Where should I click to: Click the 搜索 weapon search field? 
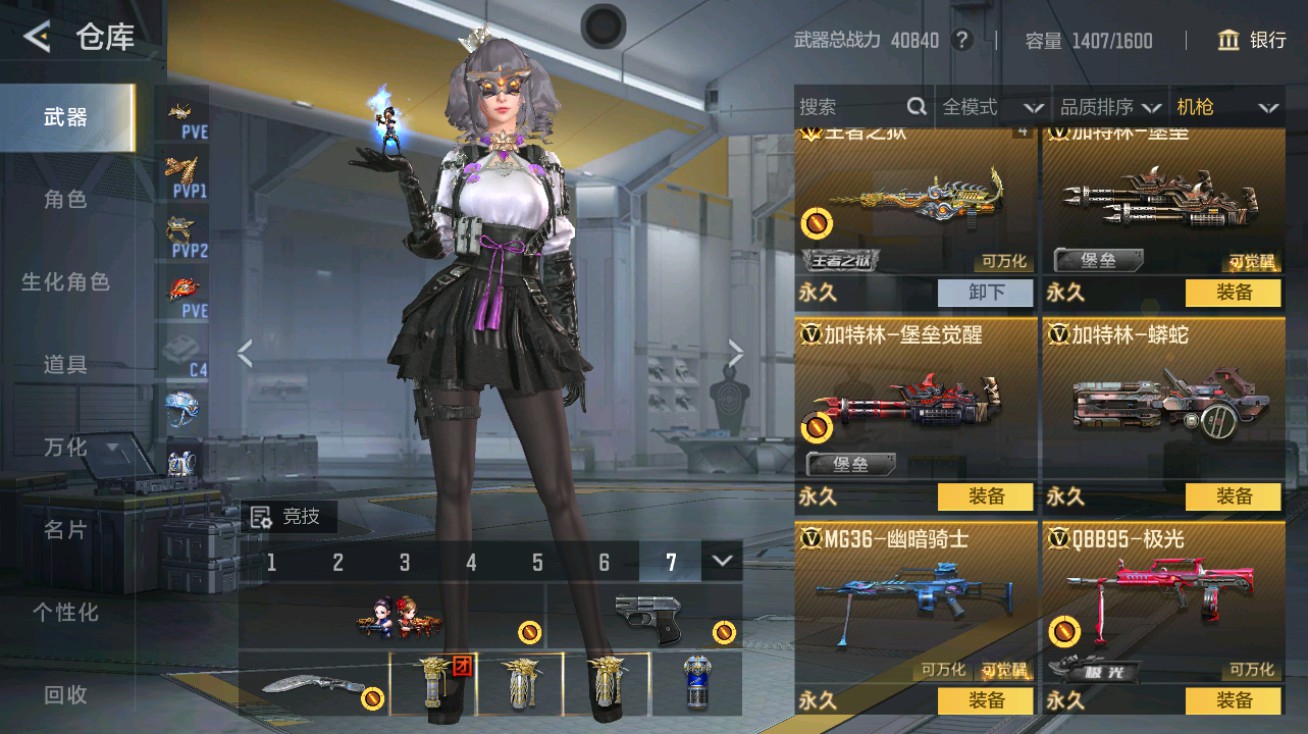click(855, 107)
